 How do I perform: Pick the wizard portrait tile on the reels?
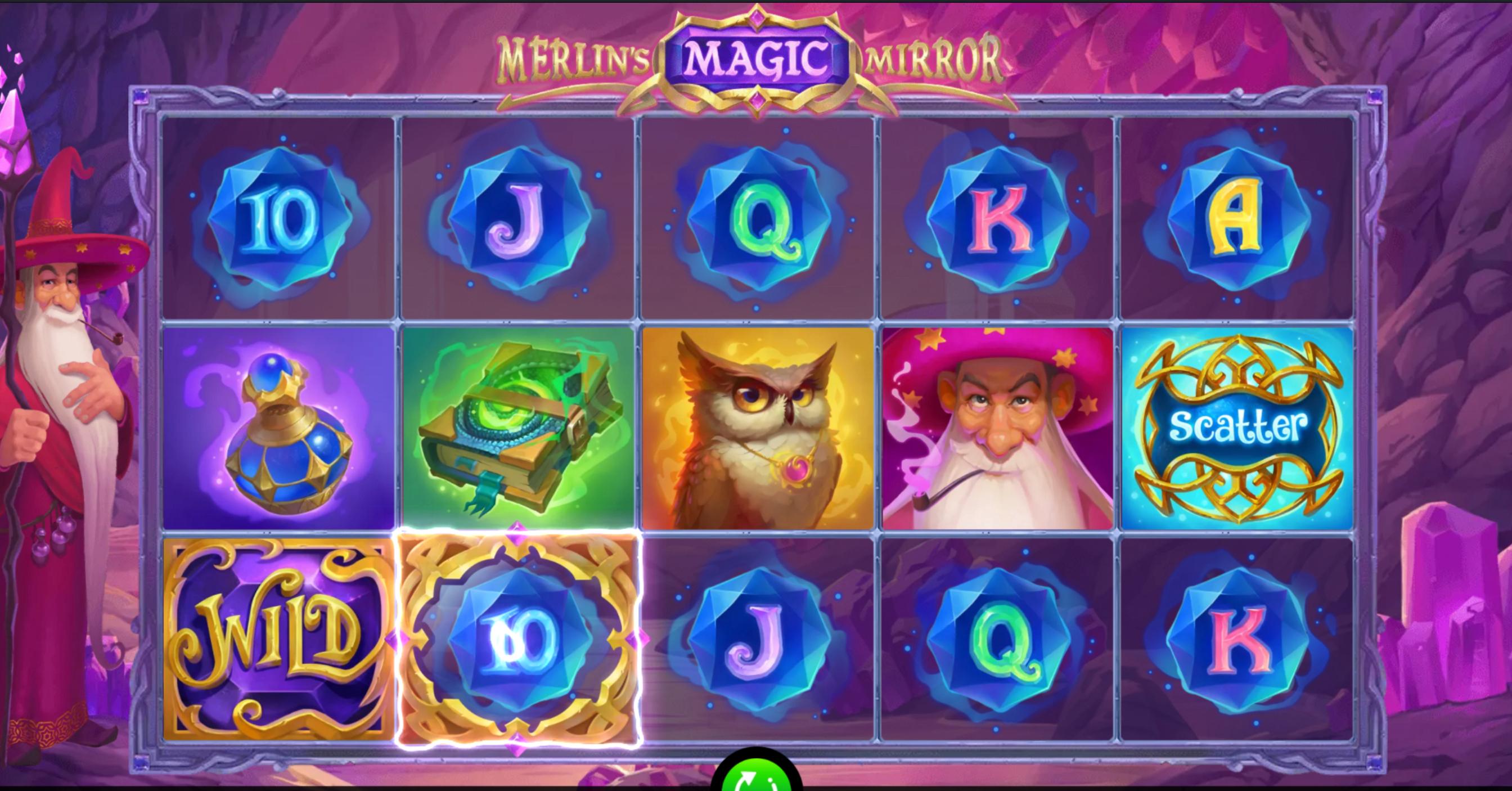(997, 428)
